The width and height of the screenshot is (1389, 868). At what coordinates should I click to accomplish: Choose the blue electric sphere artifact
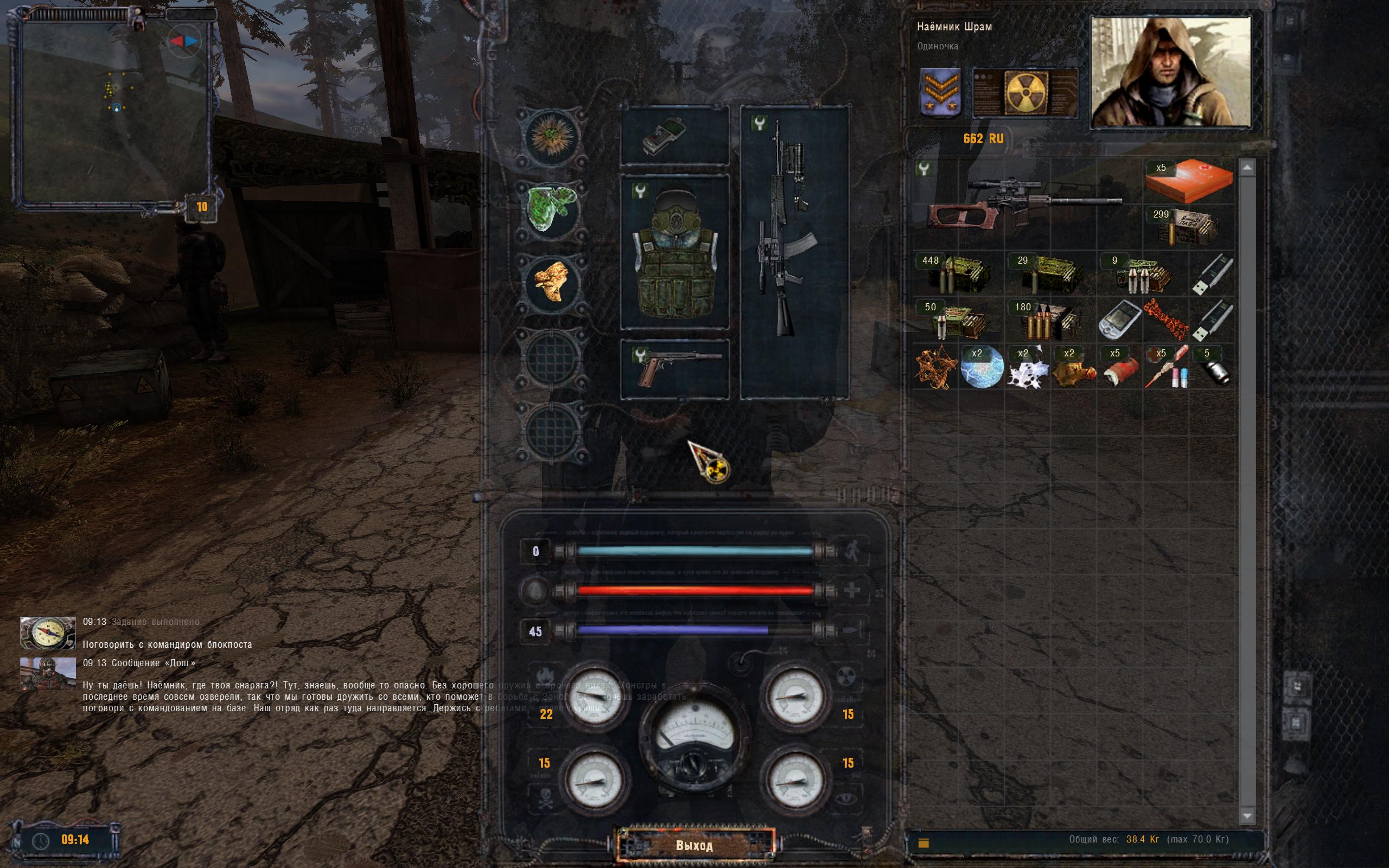click(982, 367)
